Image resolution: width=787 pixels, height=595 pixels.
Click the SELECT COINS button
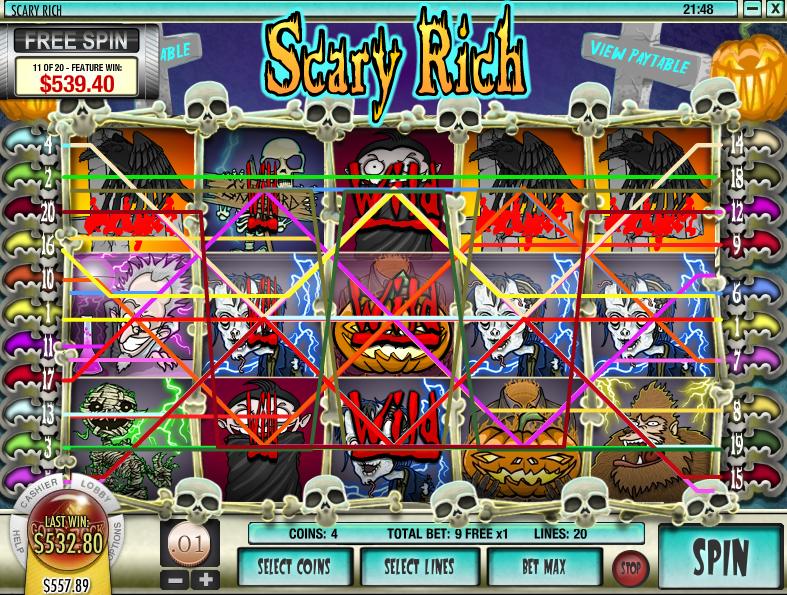[x=295, y=566]
